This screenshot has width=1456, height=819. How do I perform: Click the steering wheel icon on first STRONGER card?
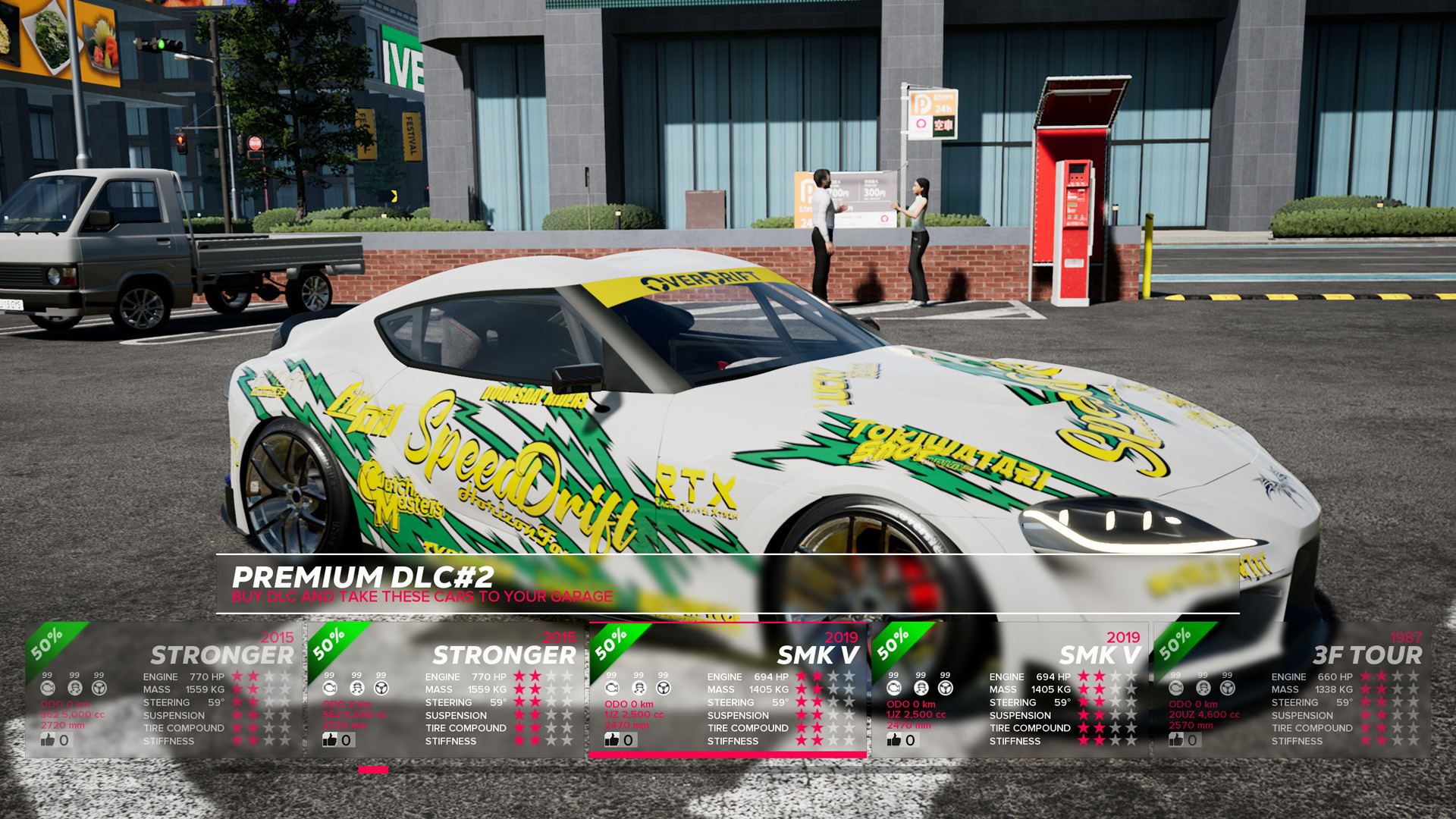click(x=98, y=687)
